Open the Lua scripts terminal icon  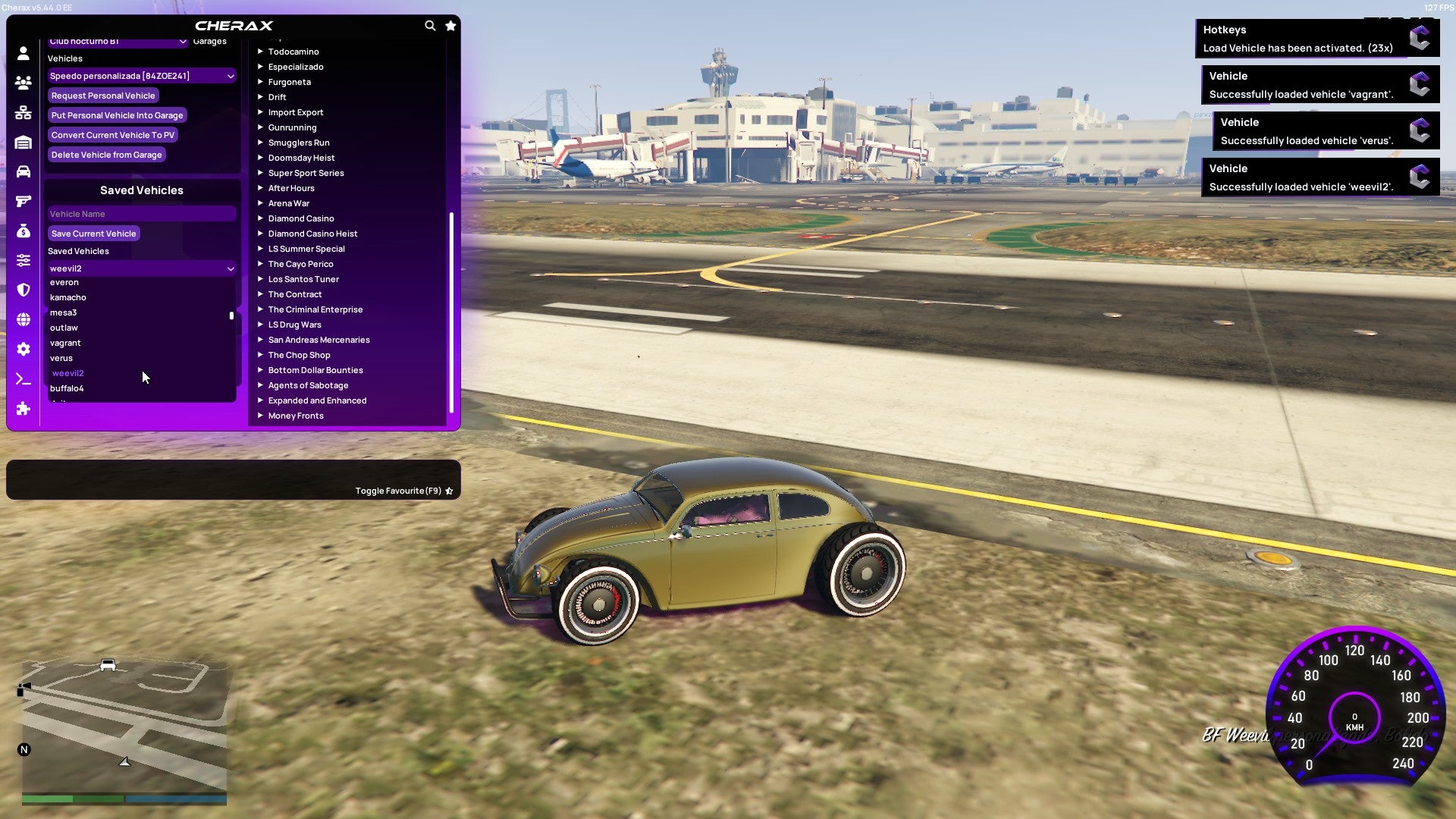pyautogui.click(x=23, y=378)
